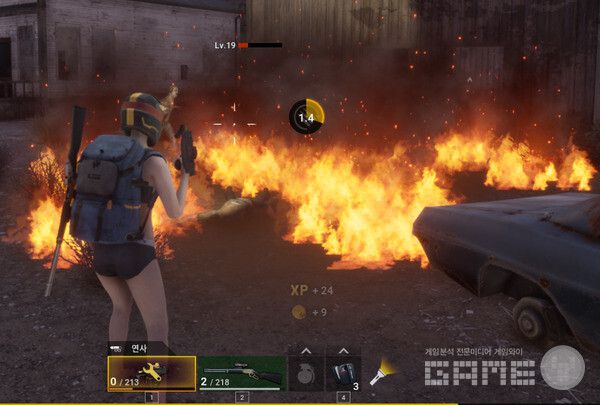
Task: Select the highlighted first weapon slot
Action: point(152,373)
